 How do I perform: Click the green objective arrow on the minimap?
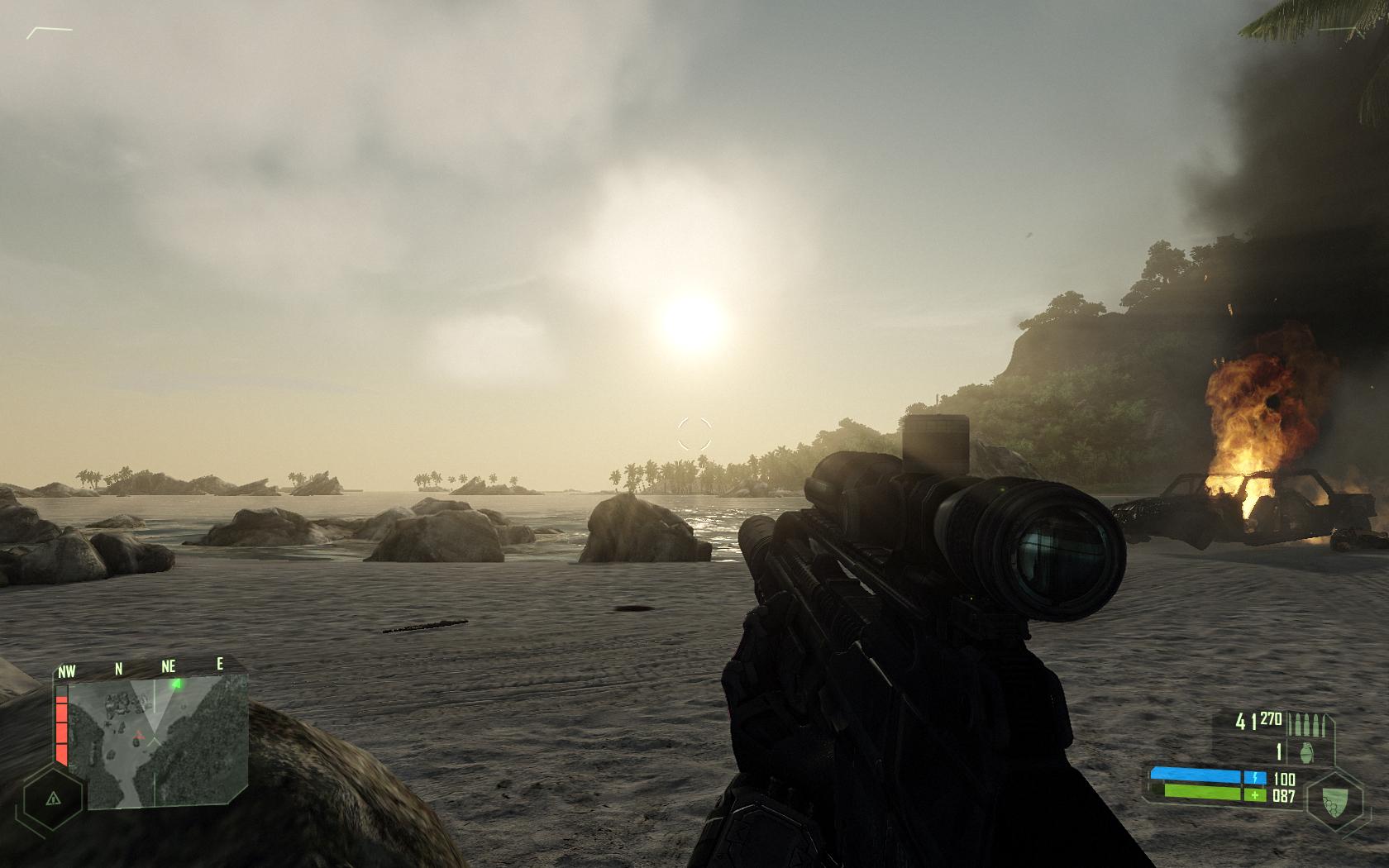(x=175, y=684)
